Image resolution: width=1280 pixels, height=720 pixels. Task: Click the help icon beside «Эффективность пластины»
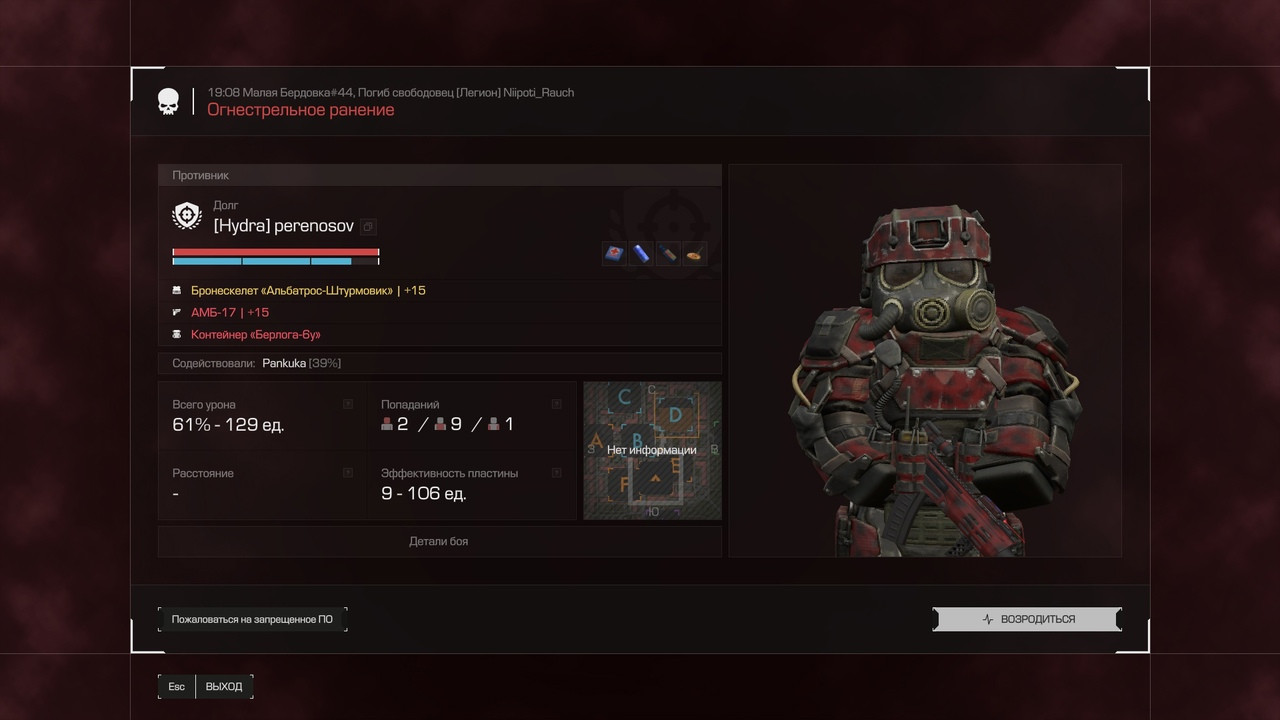tap(557, 472)
